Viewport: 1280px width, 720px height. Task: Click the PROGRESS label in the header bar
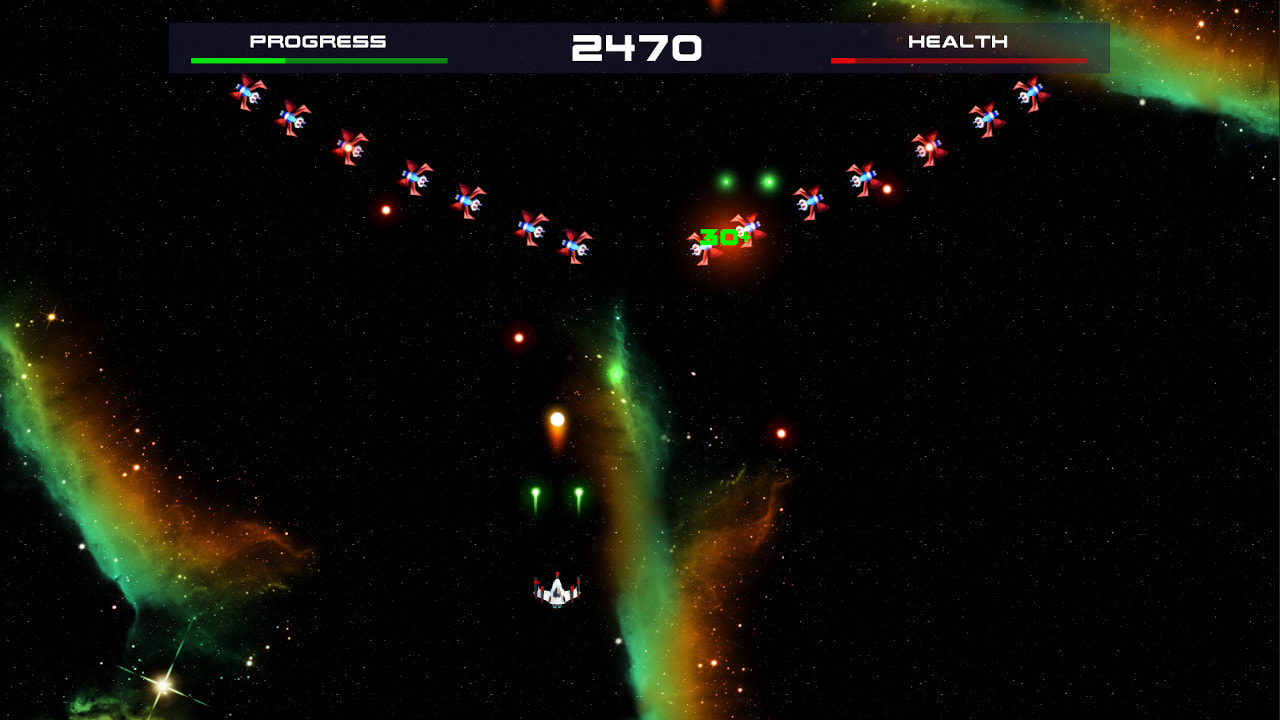319,41
